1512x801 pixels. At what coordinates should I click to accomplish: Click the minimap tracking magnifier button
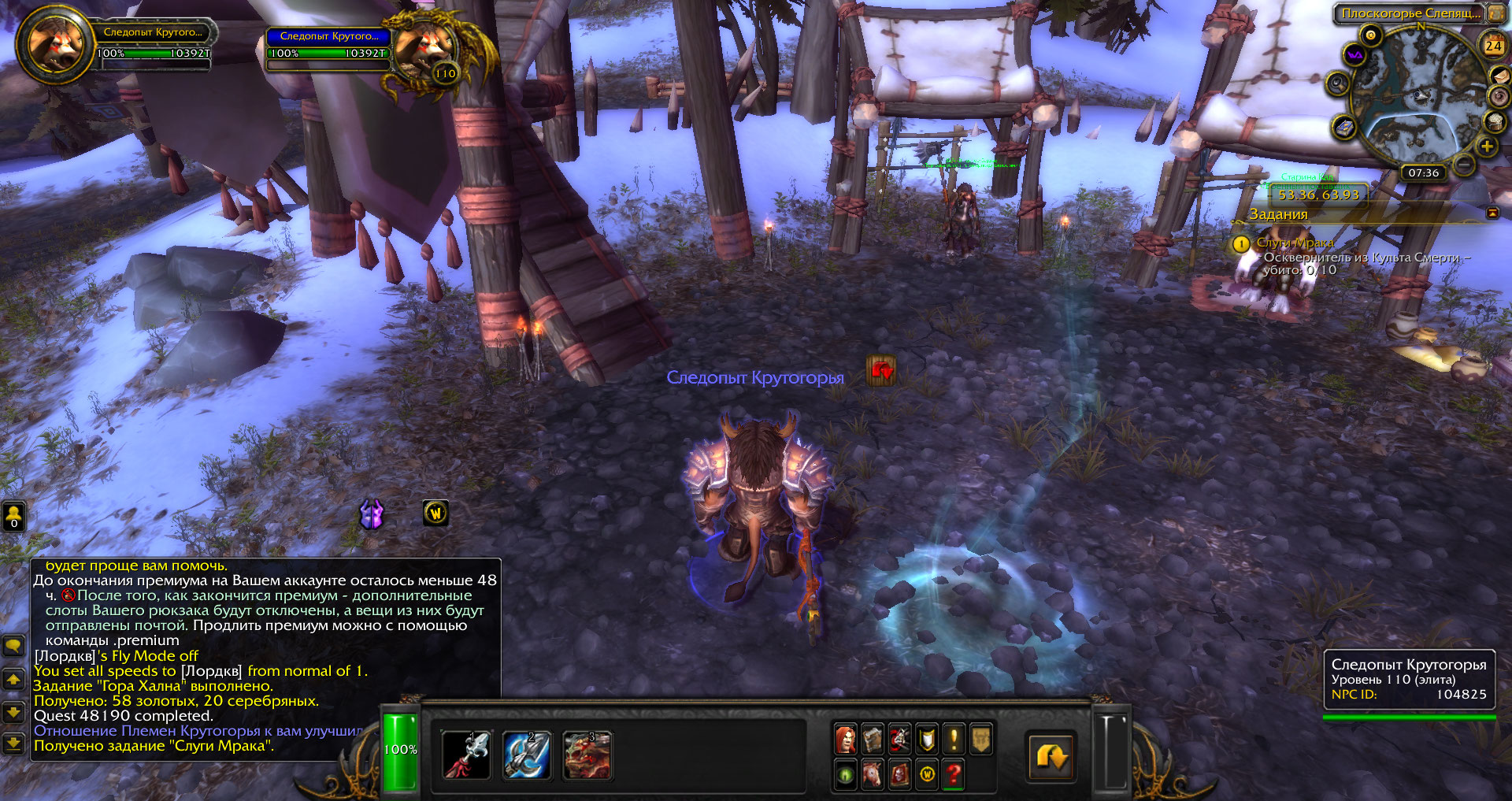click(1338, 83)
